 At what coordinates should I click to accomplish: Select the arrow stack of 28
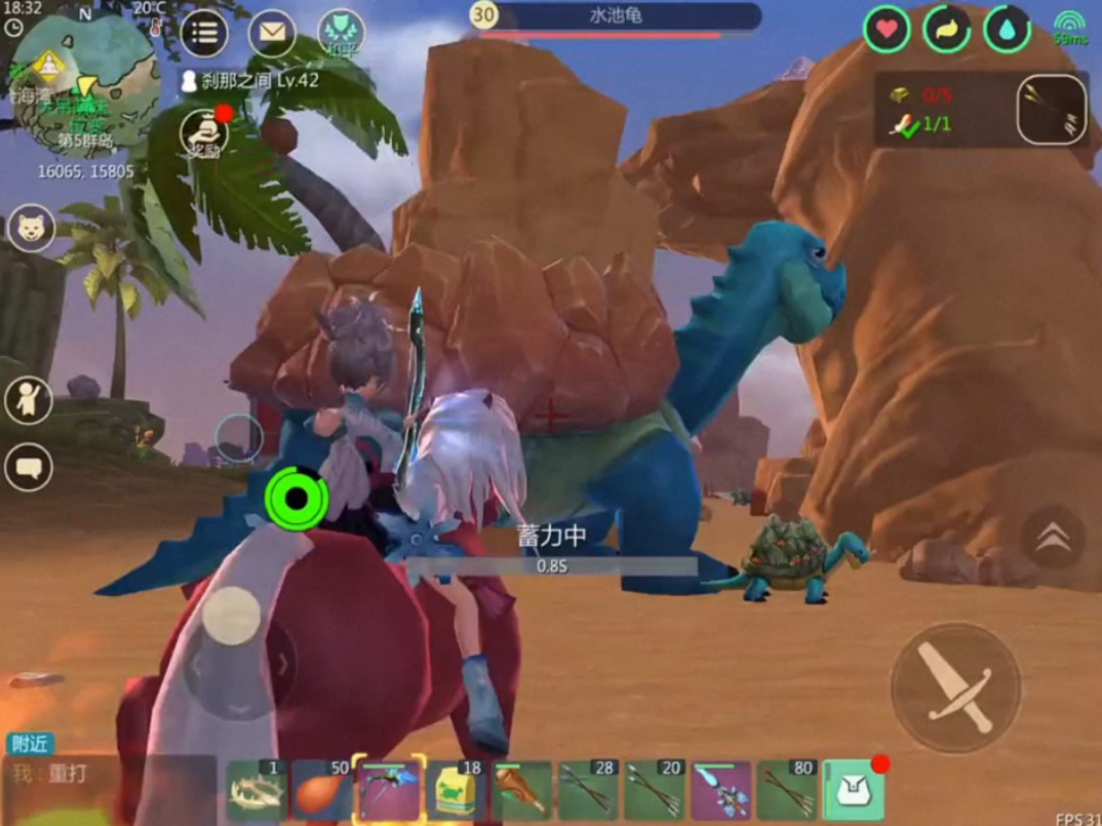(x=587, y=791)
